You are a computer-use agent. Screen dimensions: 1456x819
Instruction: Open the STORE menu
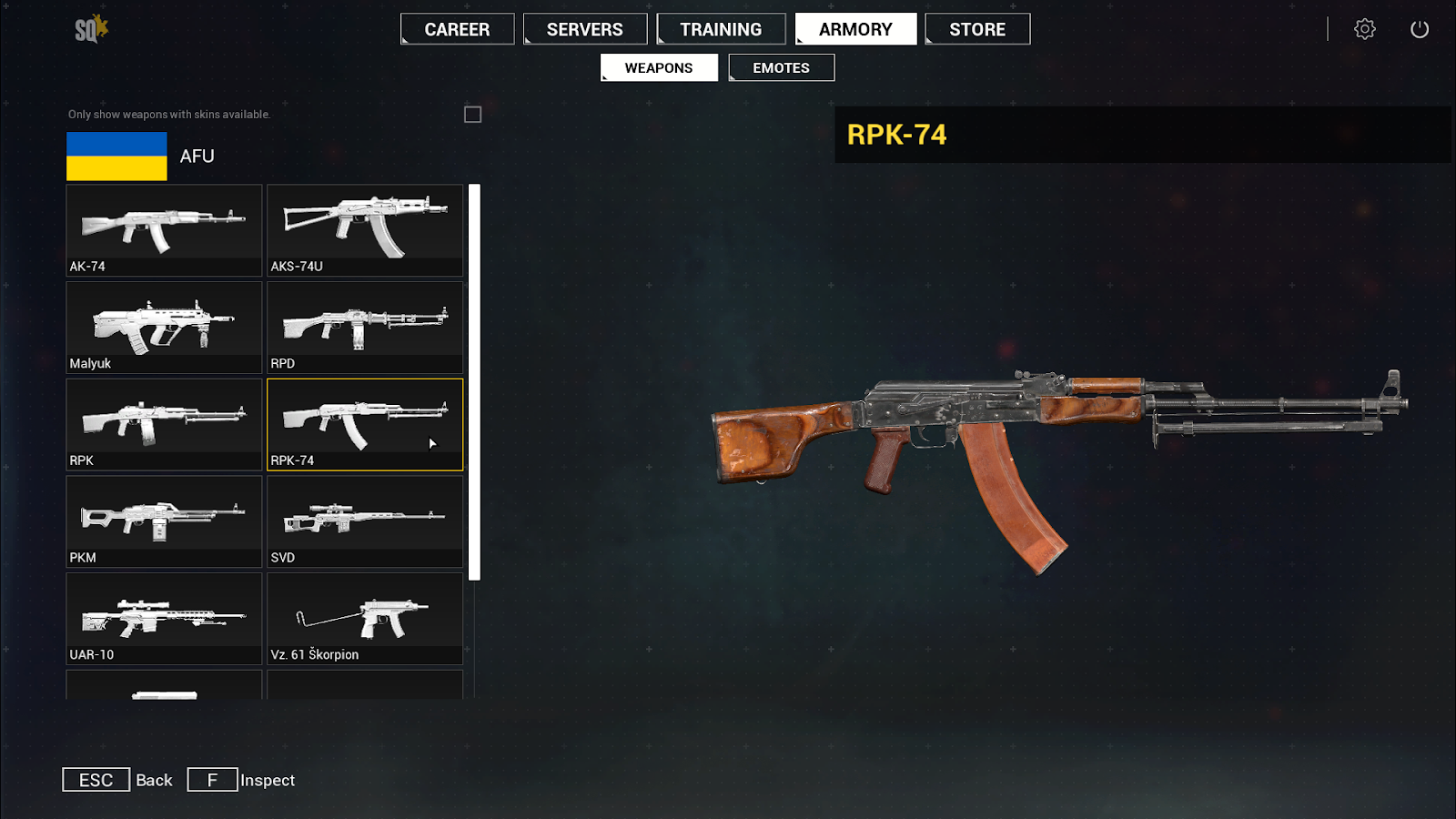[976, 28]
